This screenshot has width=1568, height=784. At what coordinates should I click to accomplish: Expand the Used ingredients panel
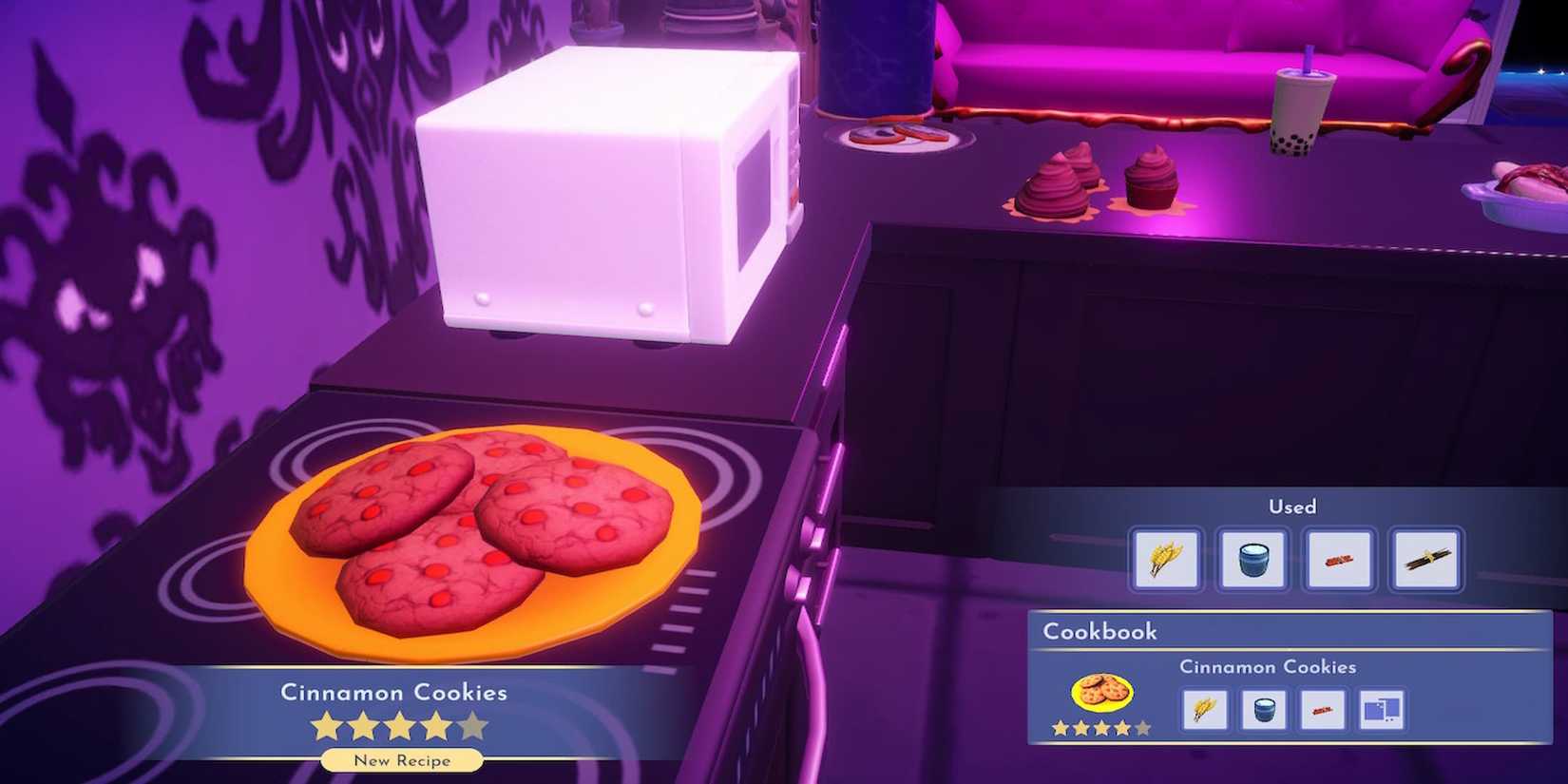pyautogui.click(x=1292, y=507)
